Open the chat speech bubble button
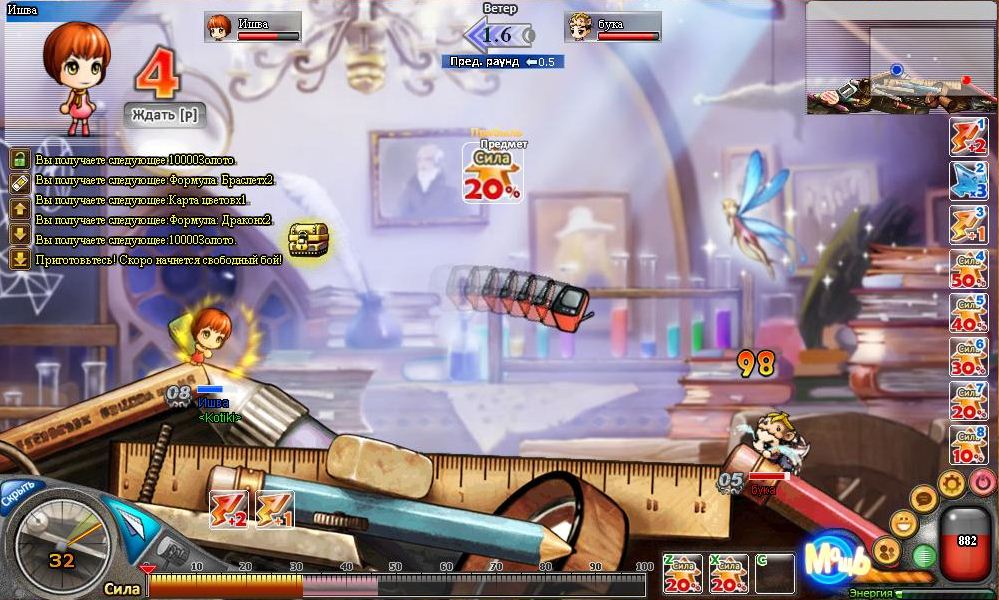The height and width of the screenshot is (600, 999). 924,497
